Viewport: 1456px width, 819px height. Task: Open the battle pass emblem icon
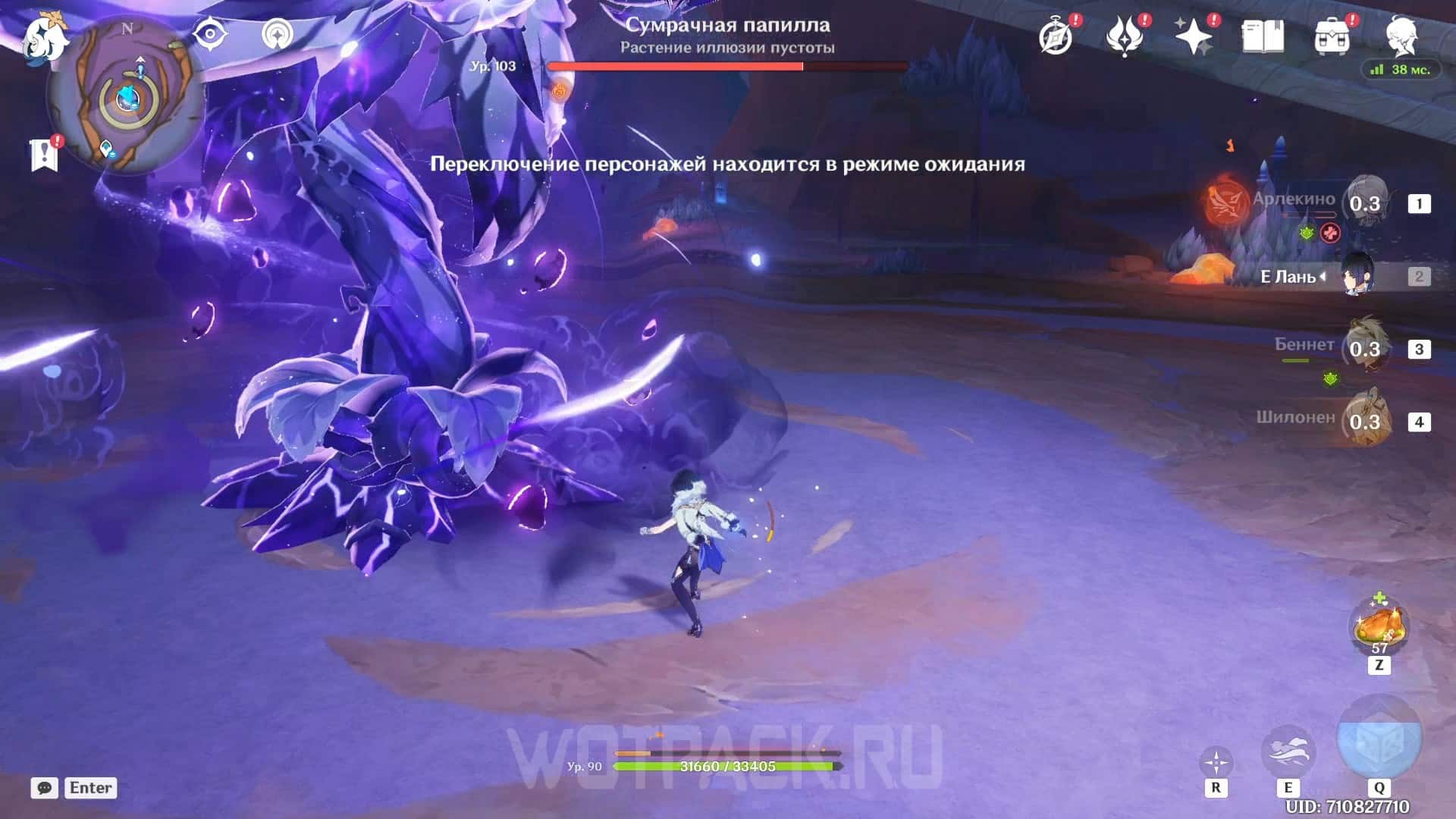(1125, 36)
